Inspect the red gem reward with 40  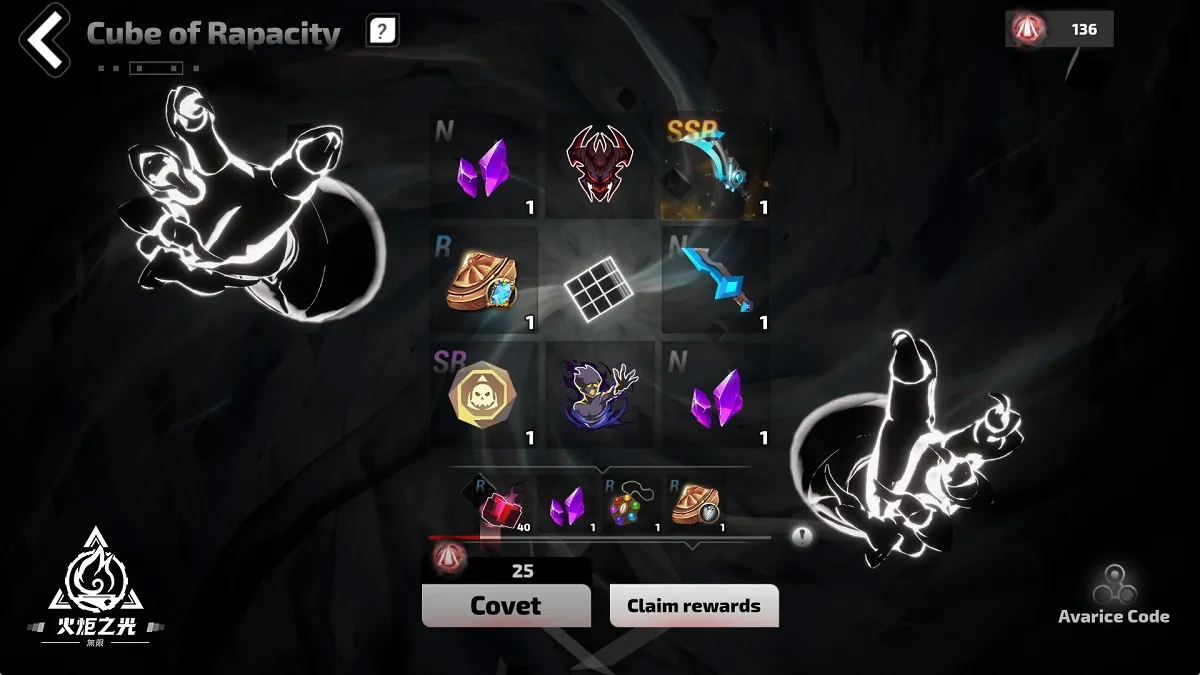(x=501, y=507)
